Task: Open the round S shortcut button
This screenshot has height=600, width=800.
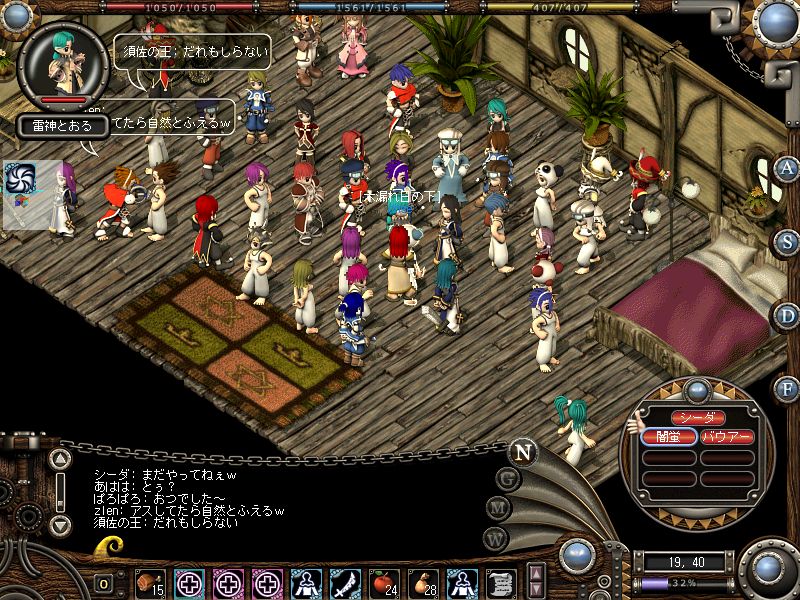Action: click(x=788, y=241)
